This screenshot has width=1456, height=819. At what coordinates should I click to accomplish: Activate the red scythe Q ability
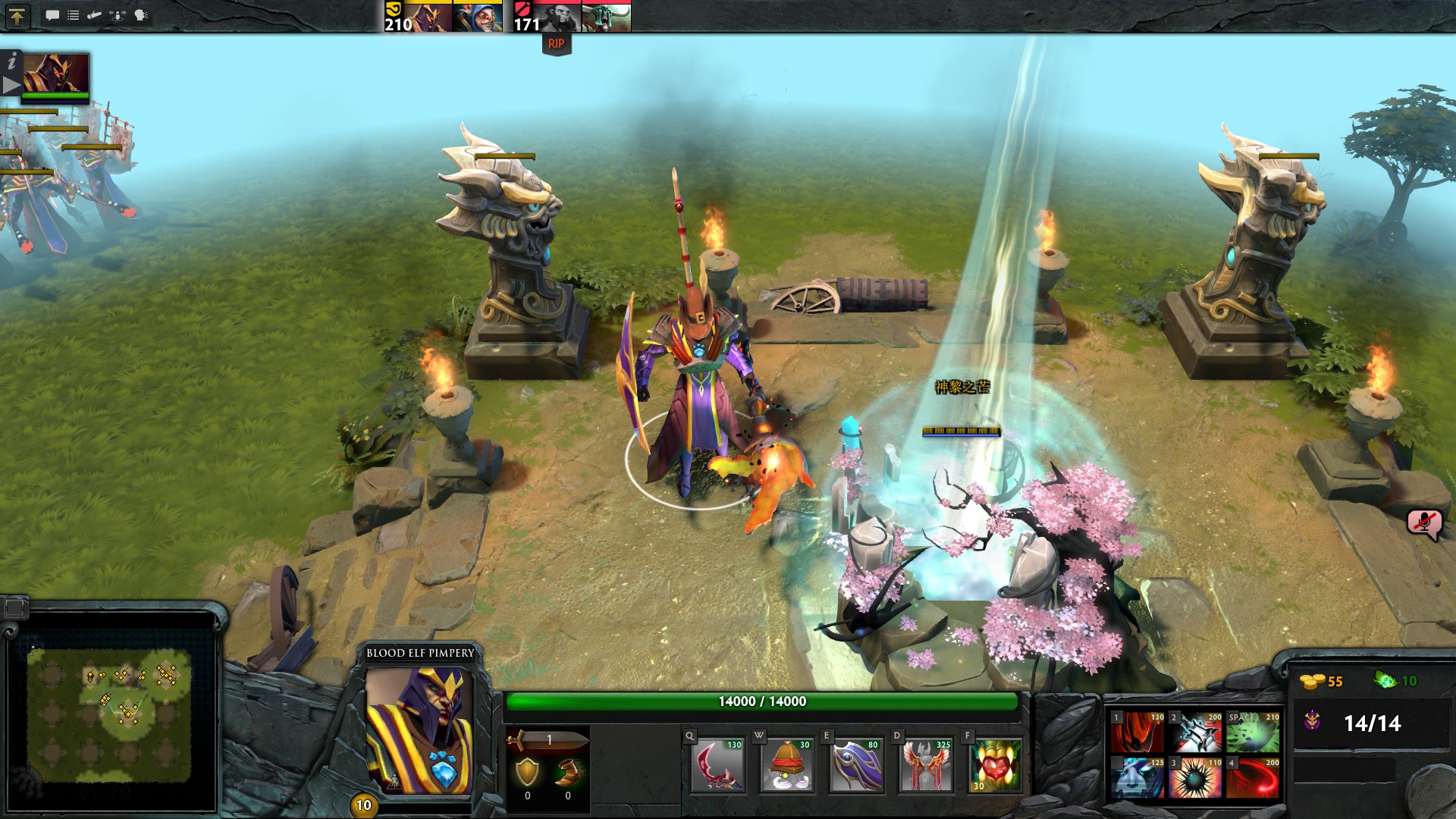coord(718,766)
